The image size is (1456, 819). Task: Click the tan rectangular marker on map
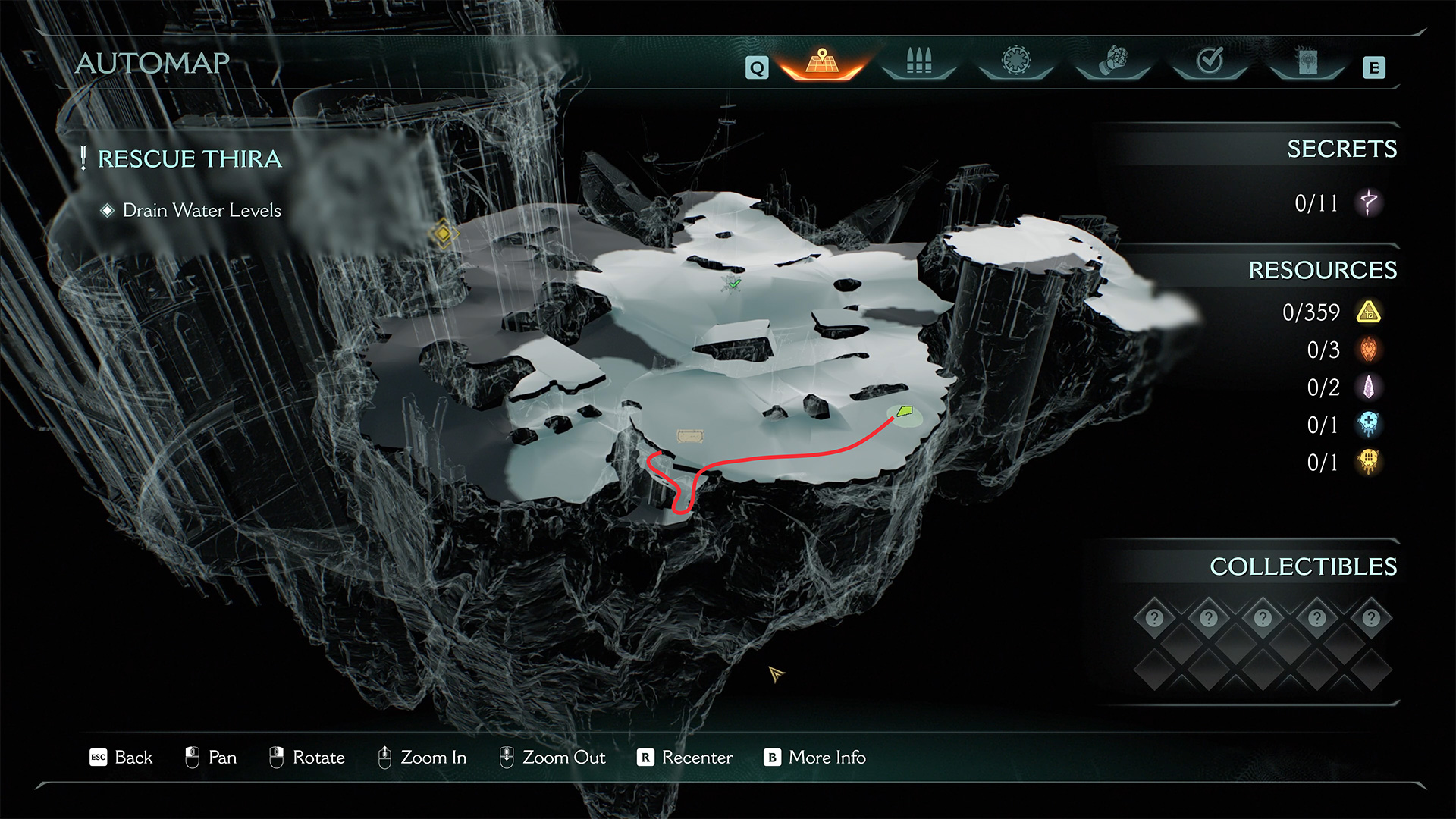(x=689, y=436)
